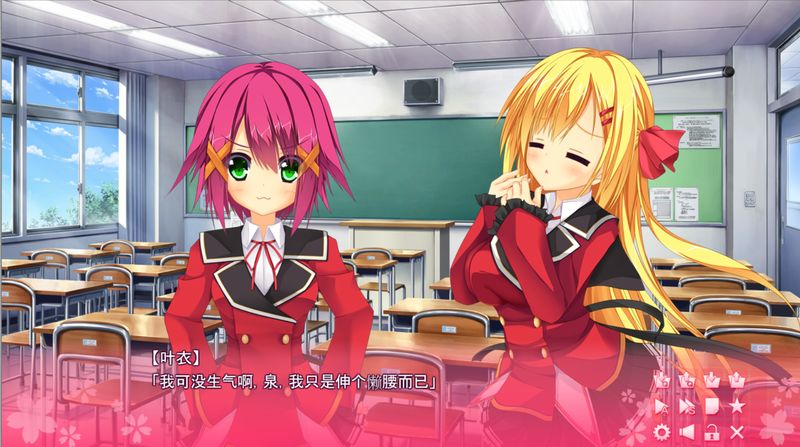800x447 pixels.
Task: Click the speaker voice replay icon
Action: 686,432
